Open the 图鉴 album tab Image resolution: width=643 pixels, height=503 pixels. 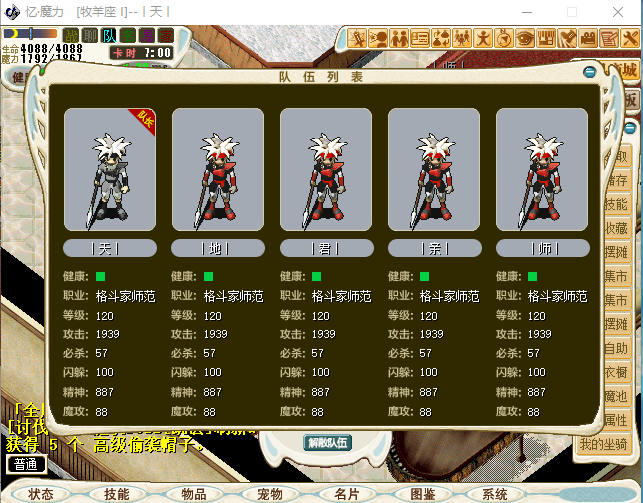click(x=422, y=494)
